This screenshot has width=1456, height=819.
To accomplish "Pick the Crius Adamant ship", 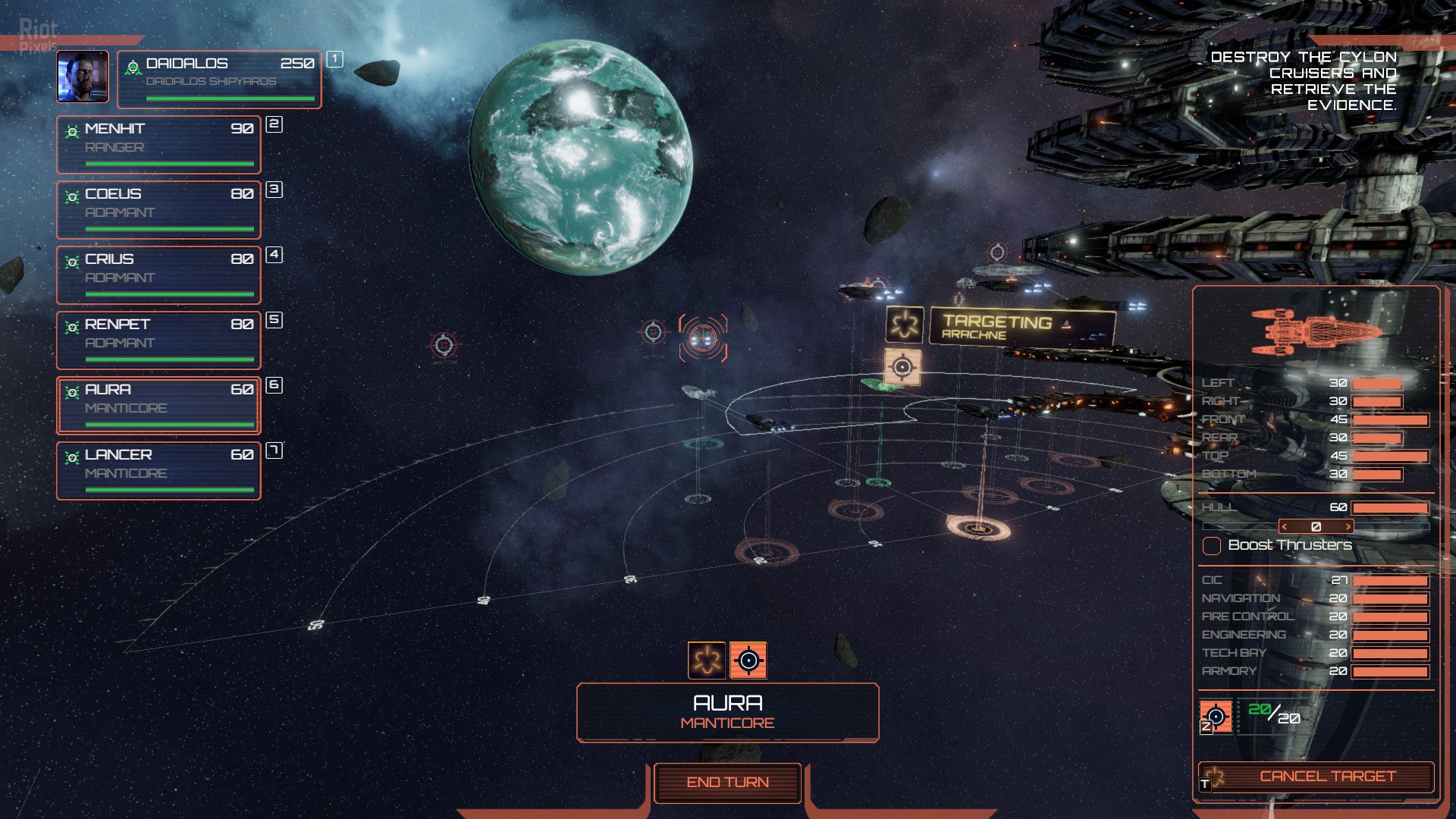I will click(158, 275).
